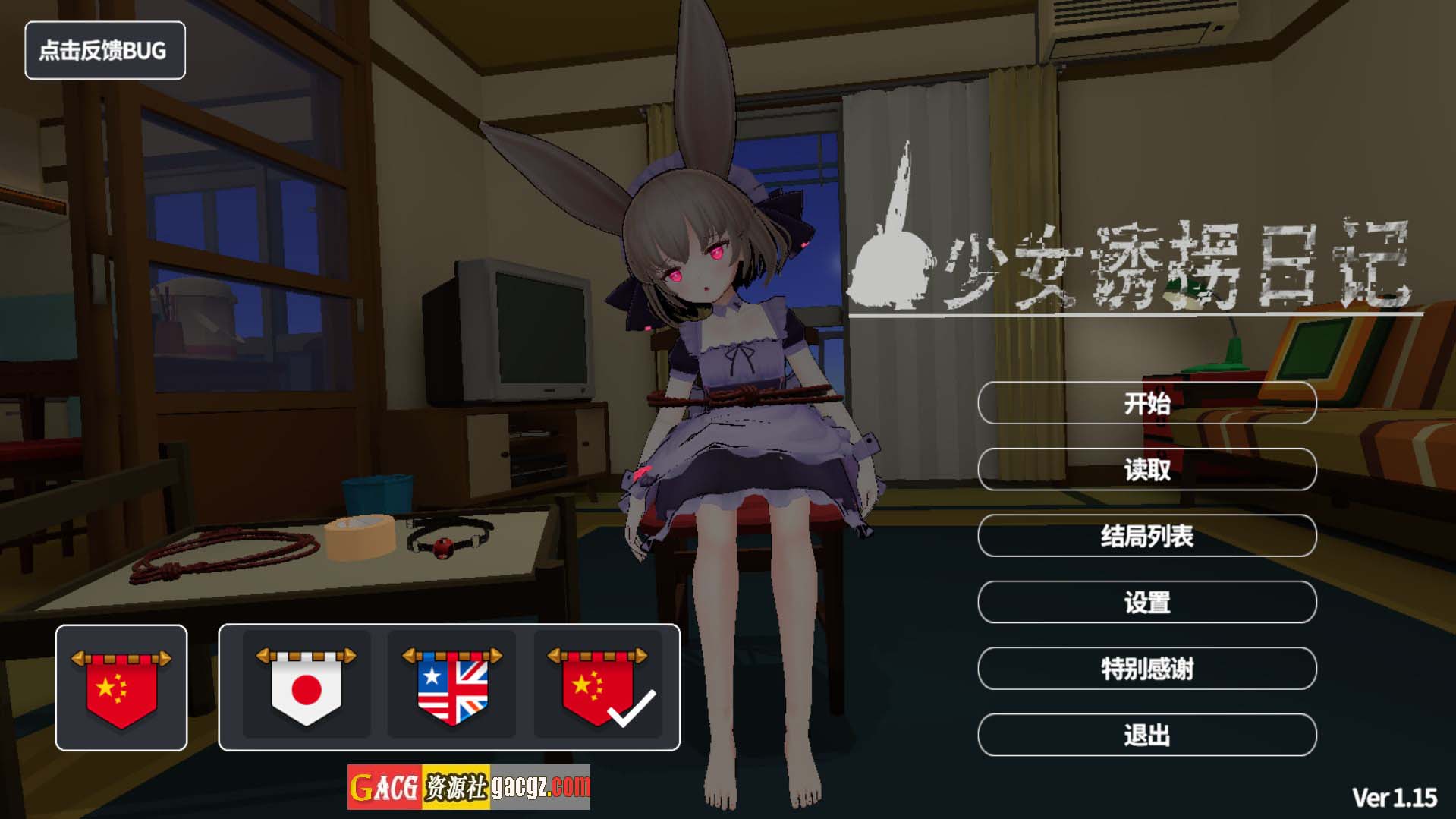Toggle the current language flag button
The width and height of the screenshot is (1456, 819).
[121, 688]
